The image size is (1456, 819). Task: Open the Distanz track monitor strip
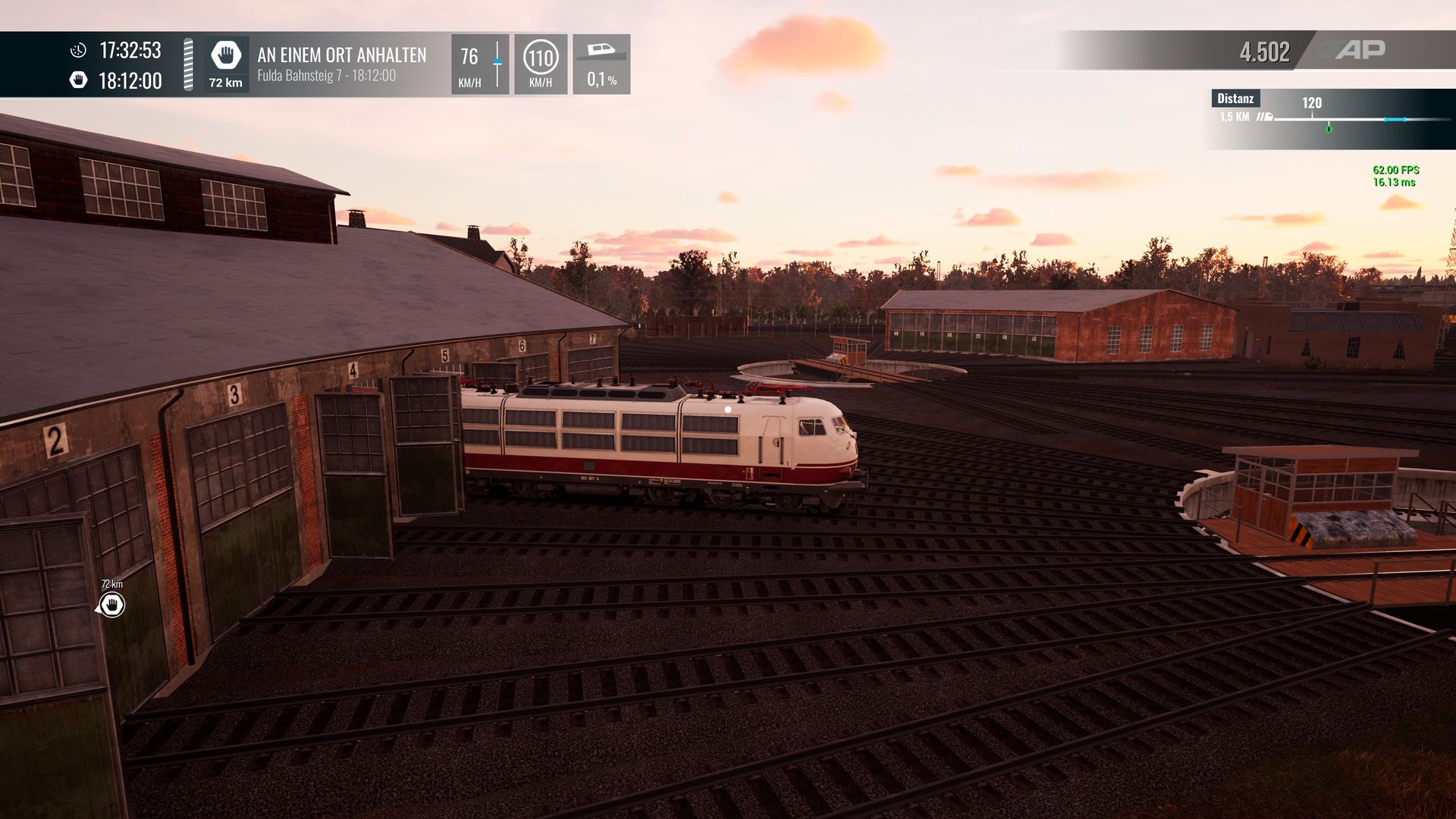tap(1329, 118)
